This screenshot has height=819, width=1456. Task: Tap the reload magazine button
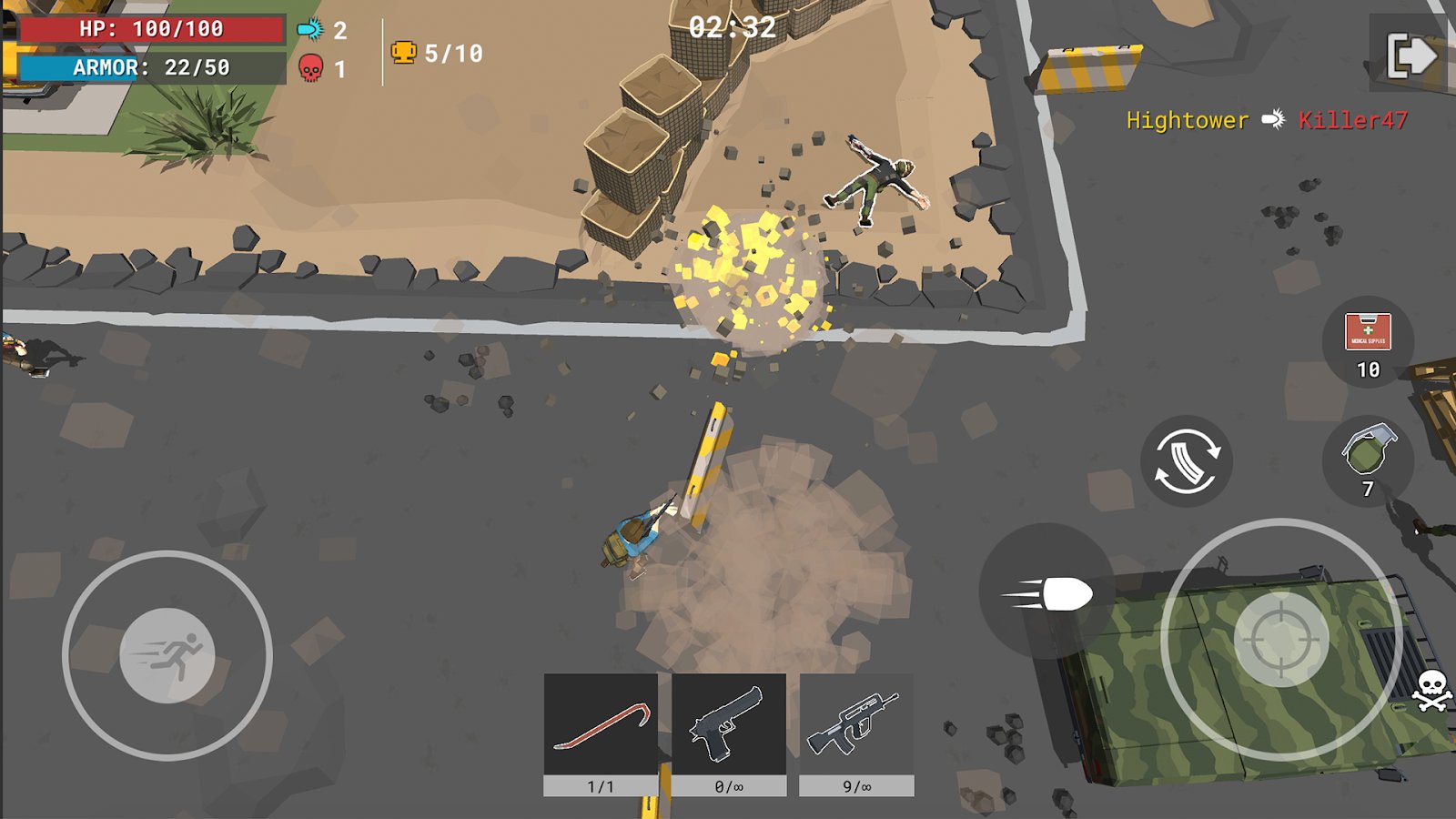coord(1187,461)
